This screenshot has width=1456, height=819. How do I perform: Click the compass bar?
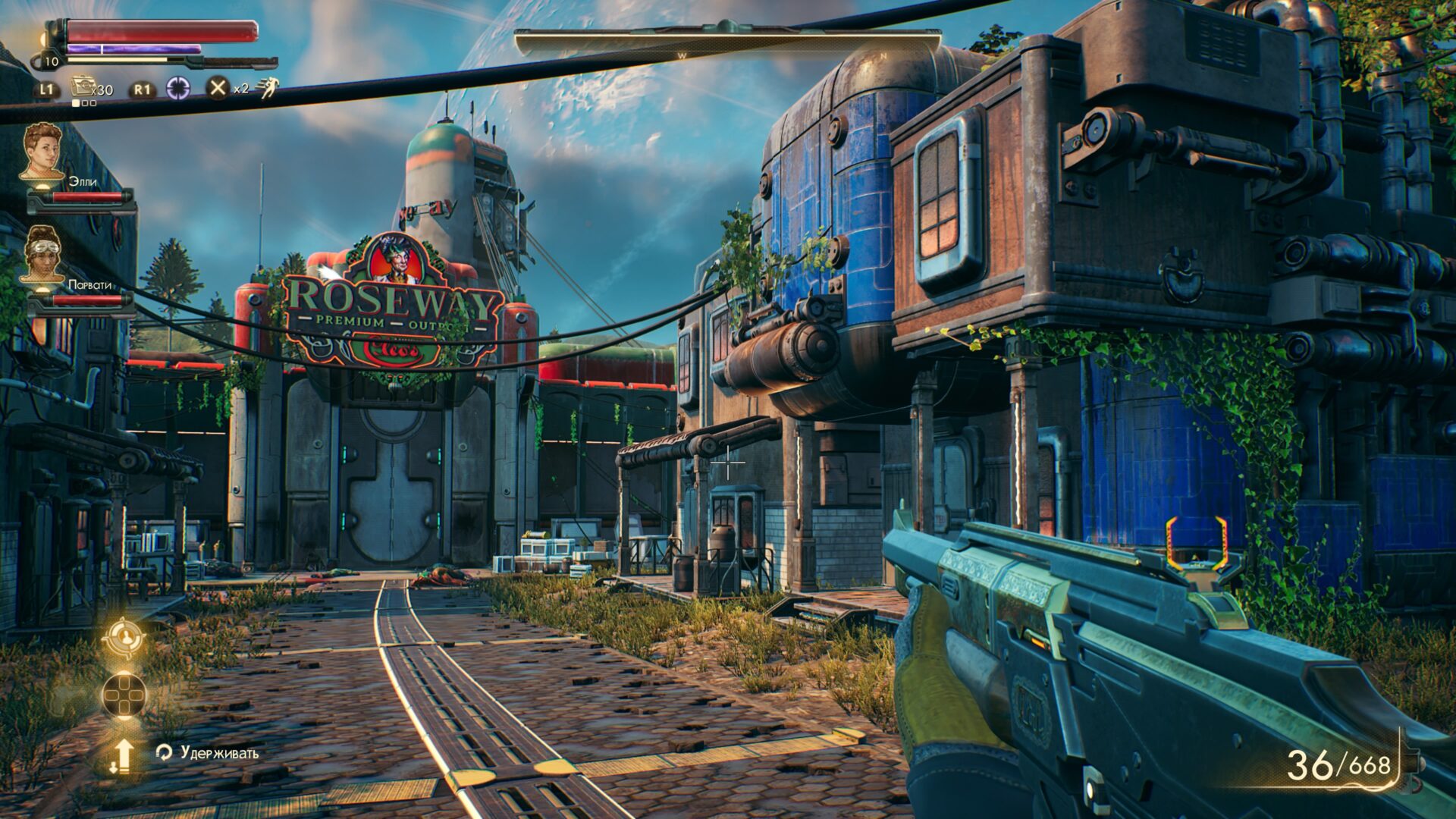point(726,42)
